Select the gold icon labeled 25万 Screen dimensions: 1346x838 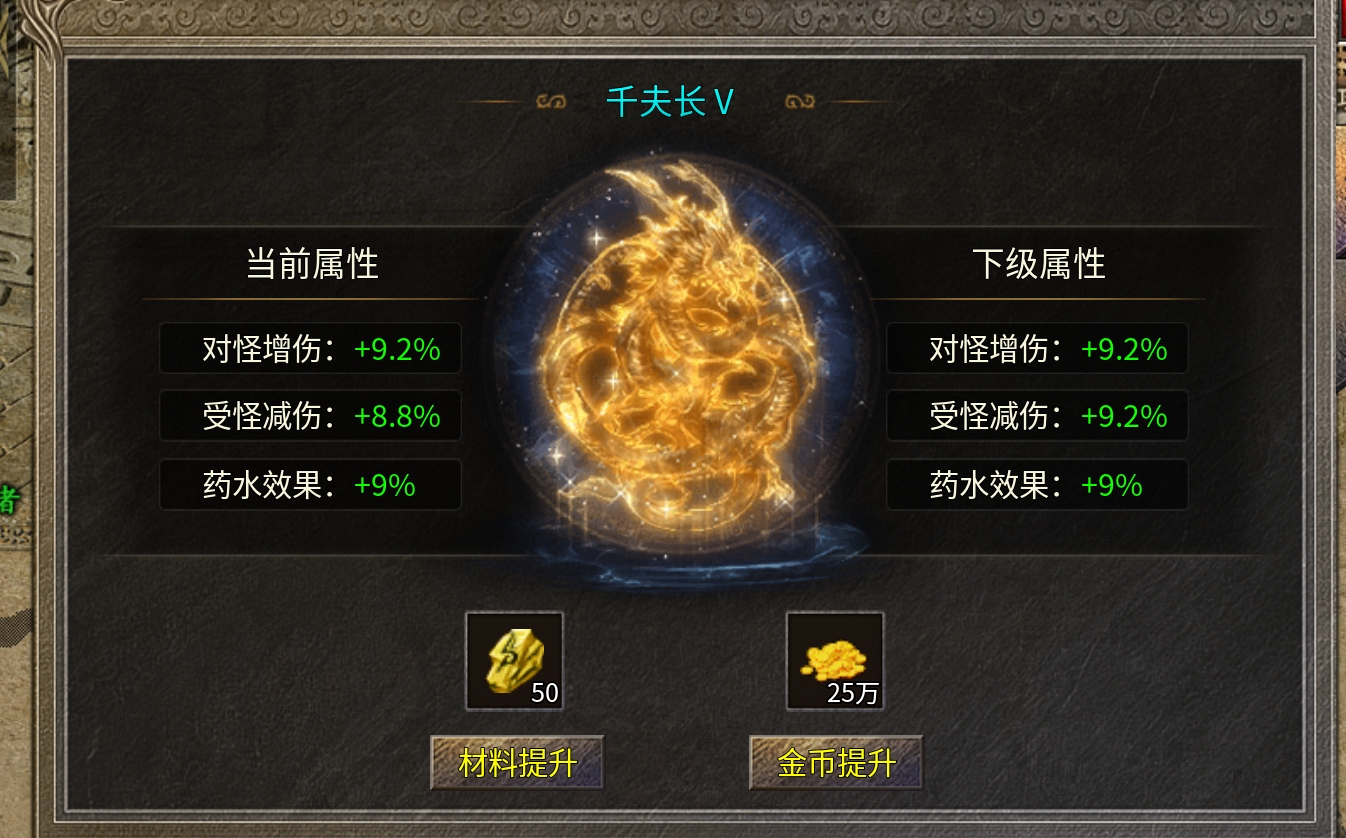click(835, 660)
